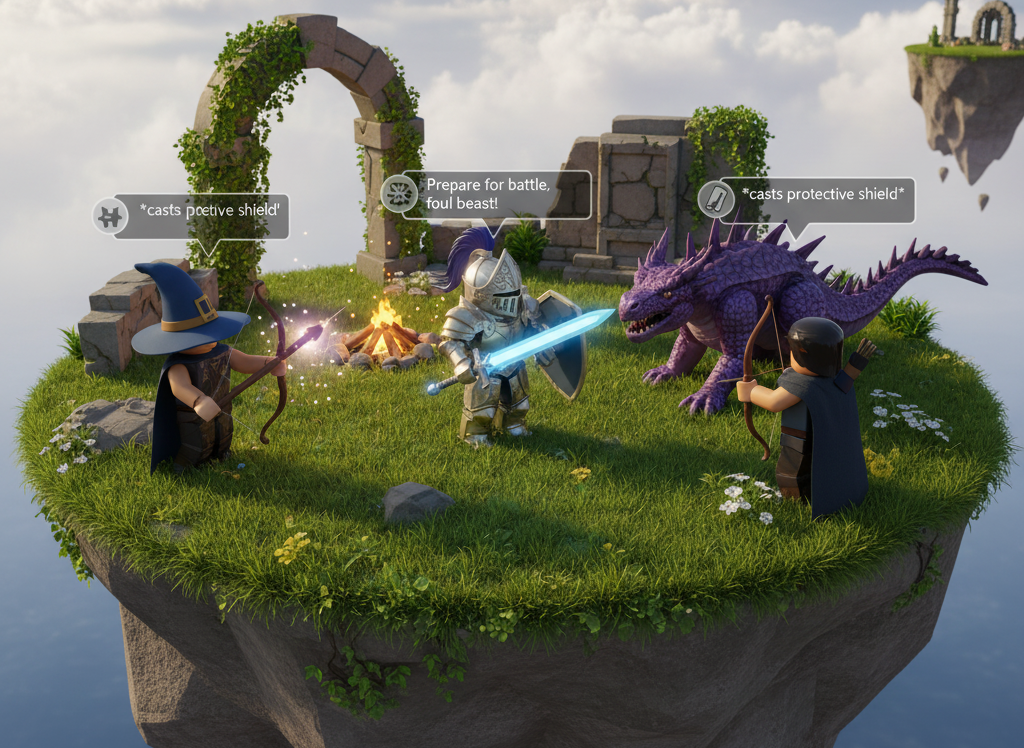The image size is (1024, 748).
Task: Select the wizard's "casts poetive shield" chat bubble
Action: [x=205, y=215]
